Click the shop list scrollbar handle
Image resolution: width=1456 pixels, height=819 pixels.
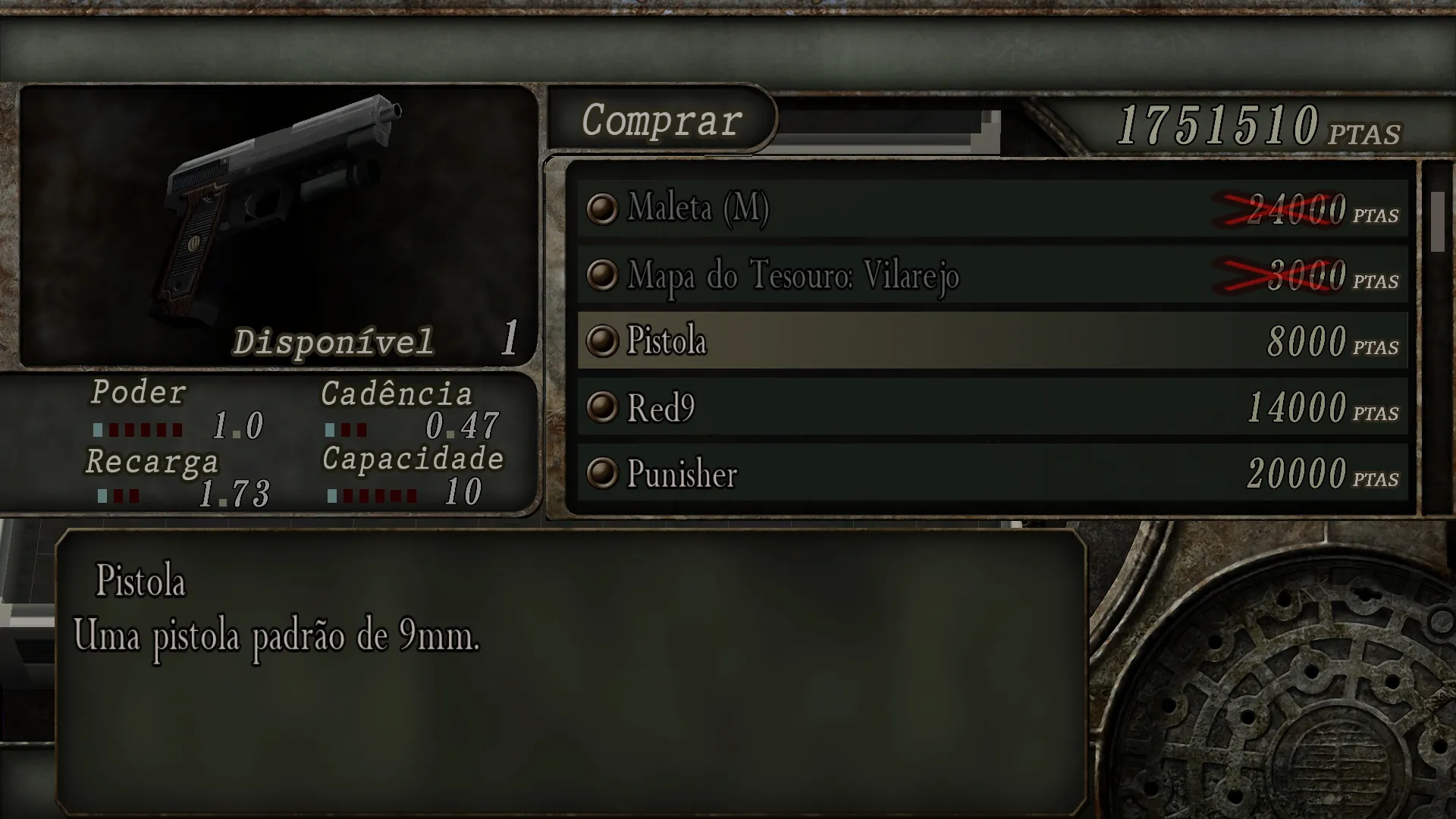(x=1437, y=221)
